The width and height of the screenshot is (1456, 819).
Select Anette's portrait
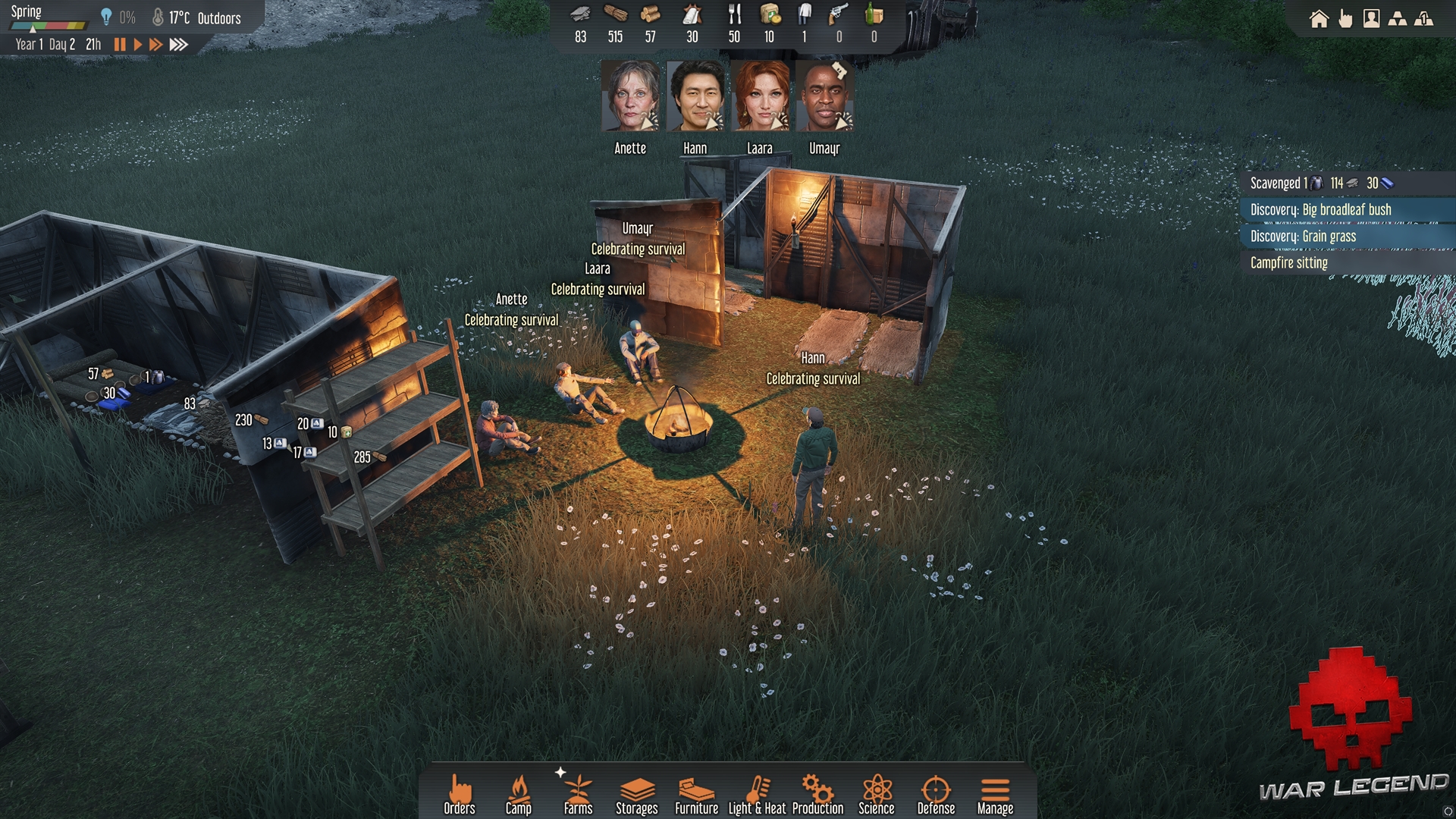[x=630, y=97]
